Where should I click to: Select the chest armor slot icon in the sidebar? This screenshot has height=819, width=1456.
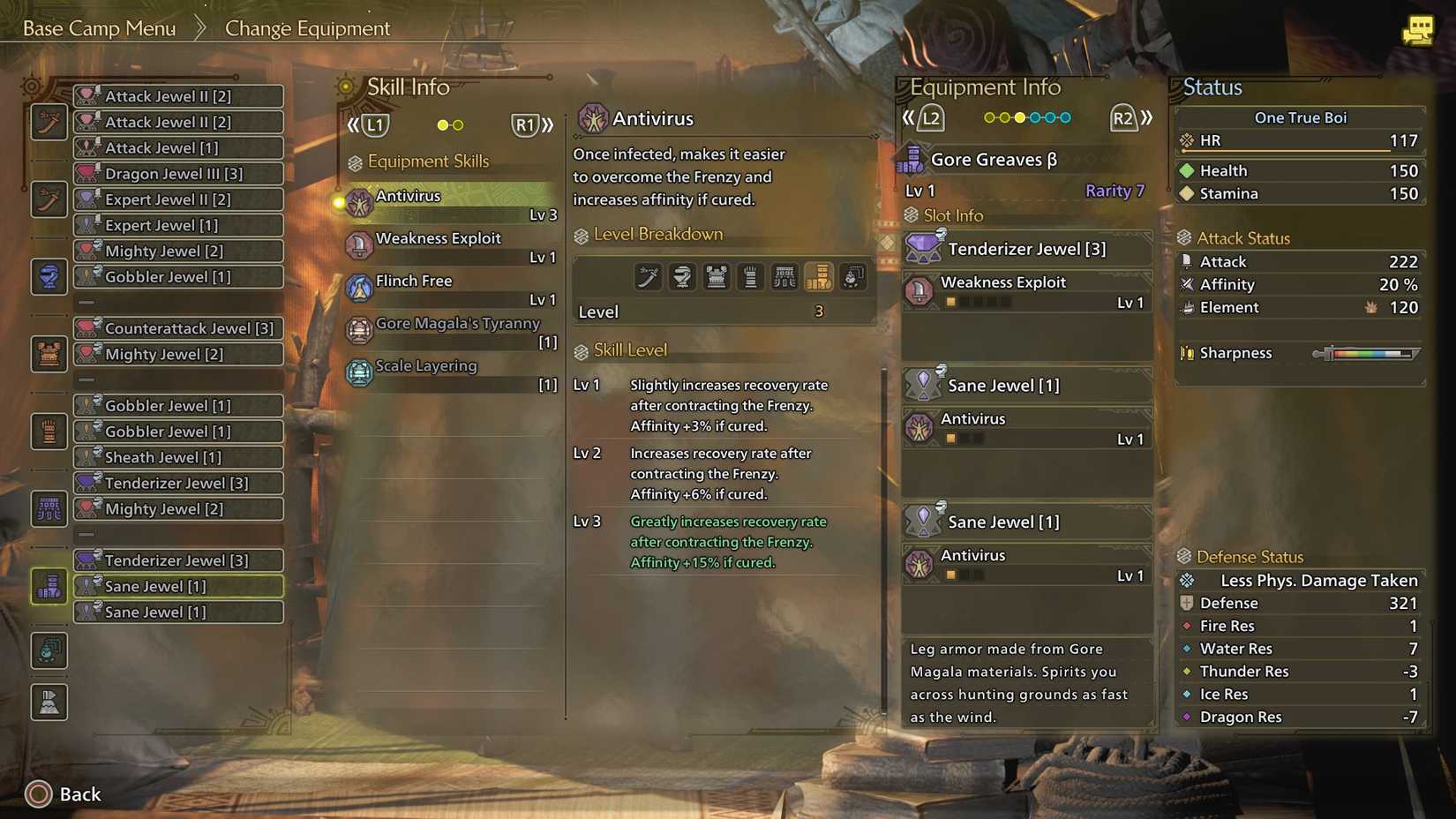click(49, 353)
